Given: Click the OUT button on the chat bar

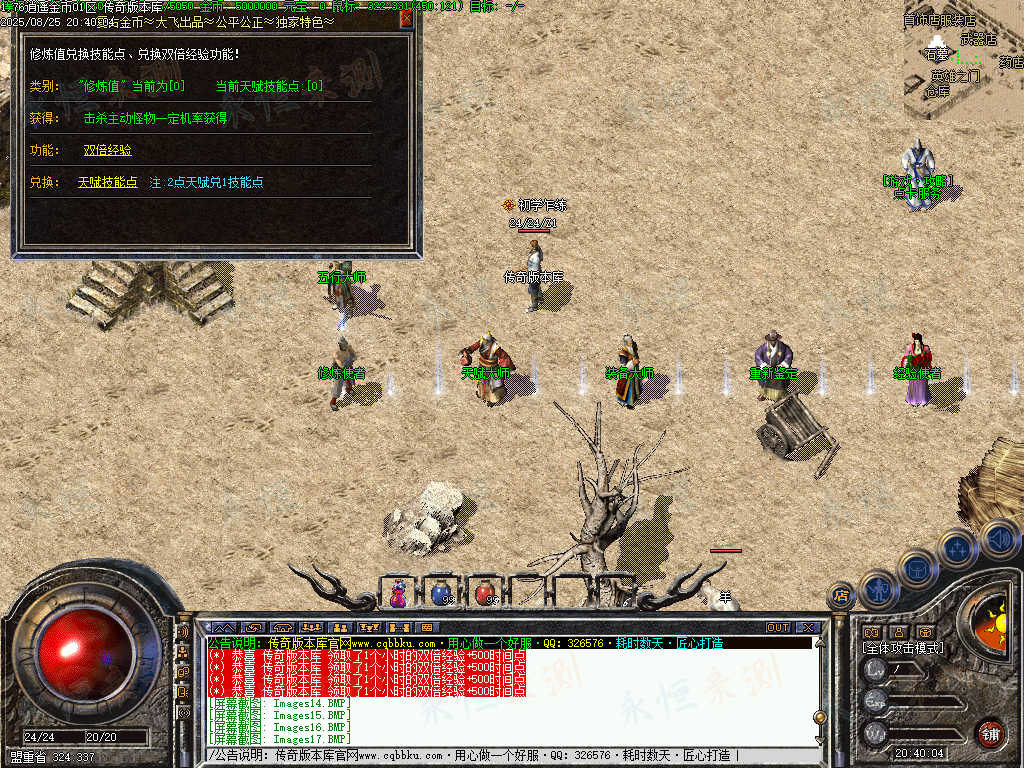Looking at the screenshot, I should tap(778, 628).
